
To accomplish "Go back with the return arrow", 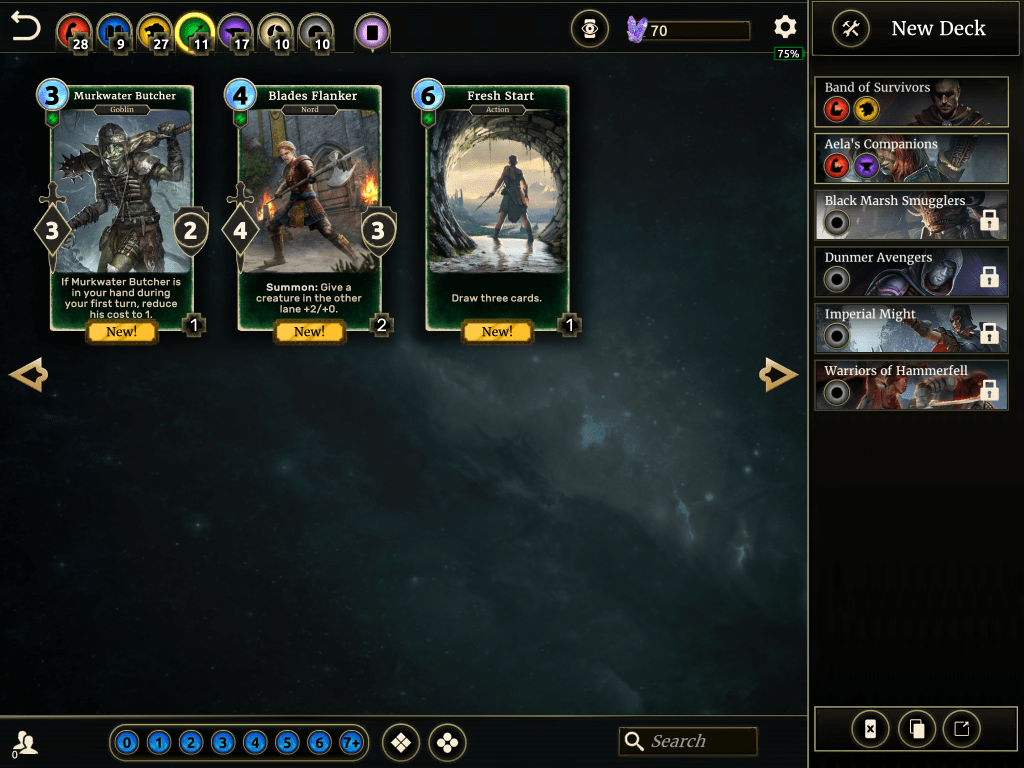I will (25, 27).
